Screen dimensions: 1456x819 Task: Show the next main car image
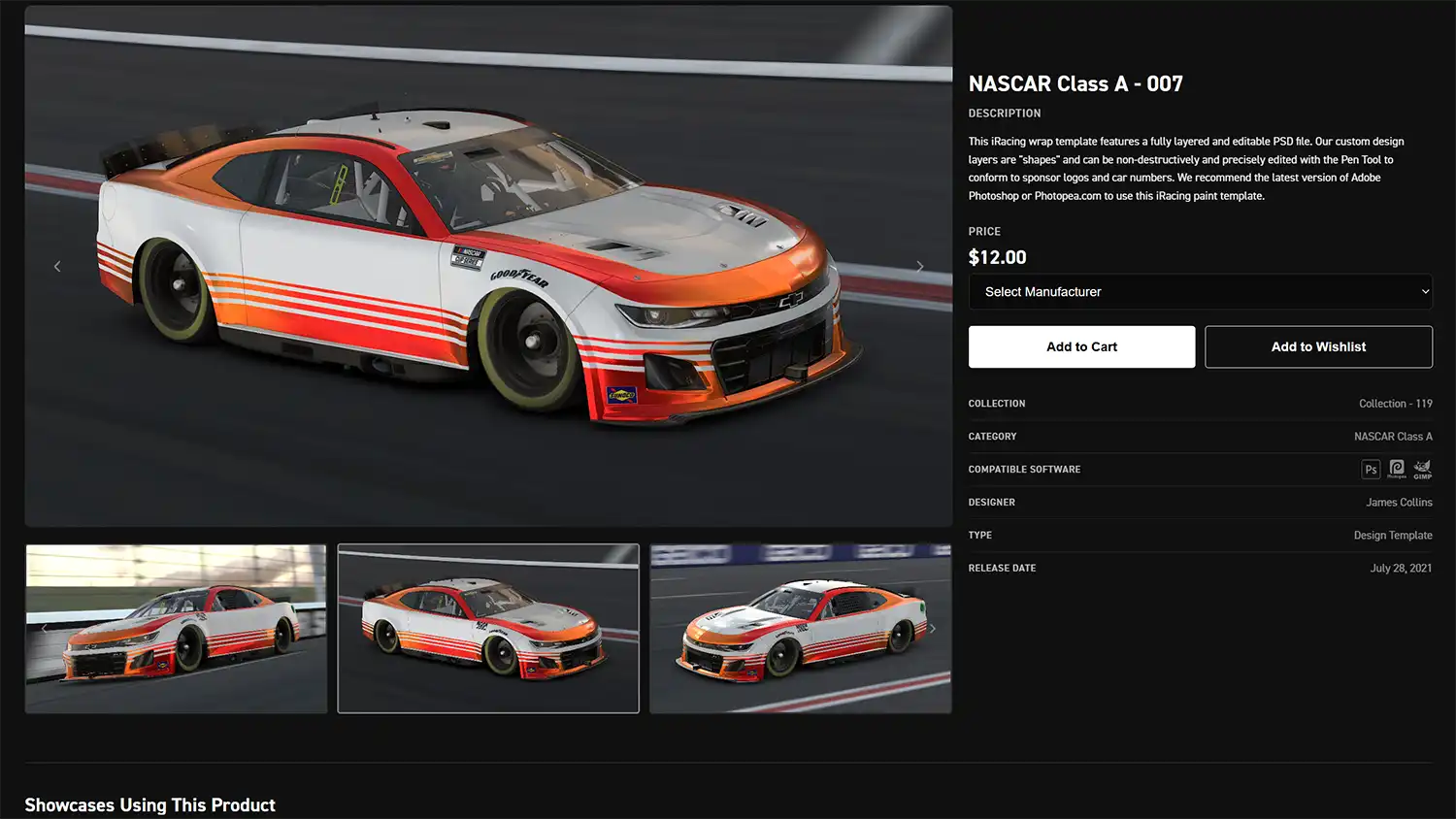[x=920, y=266]
